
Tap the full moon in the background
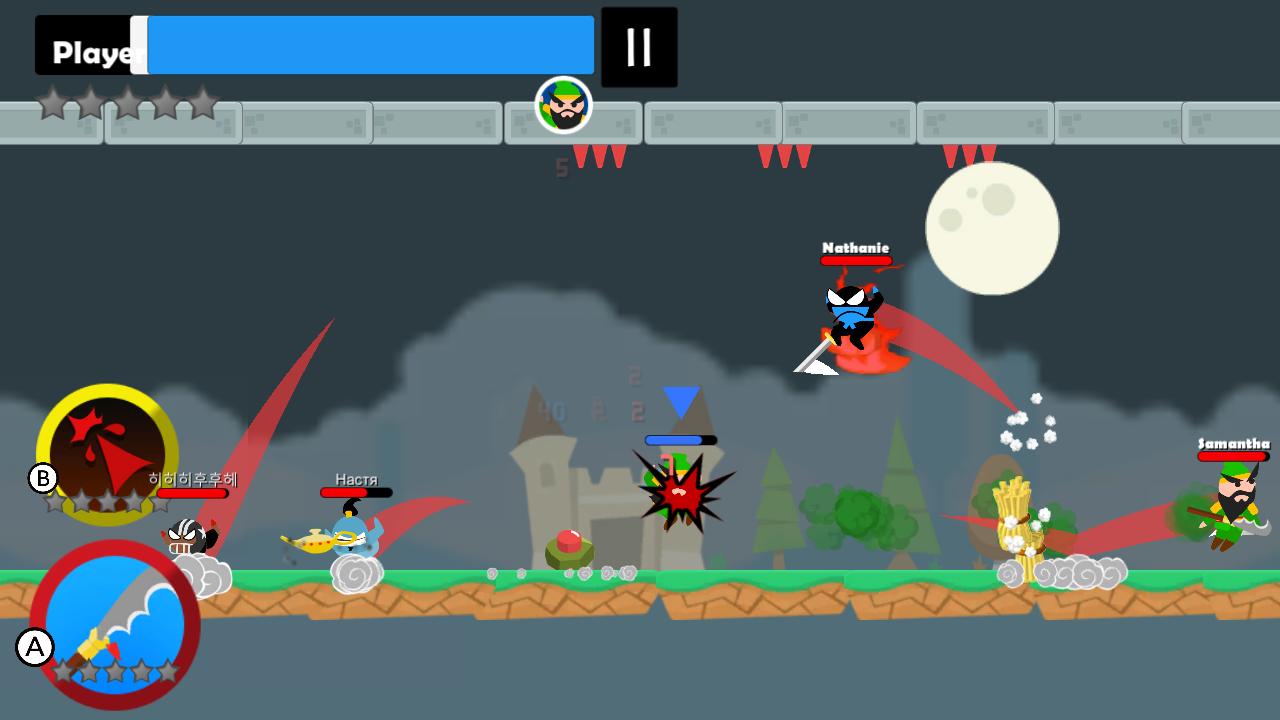993,230
